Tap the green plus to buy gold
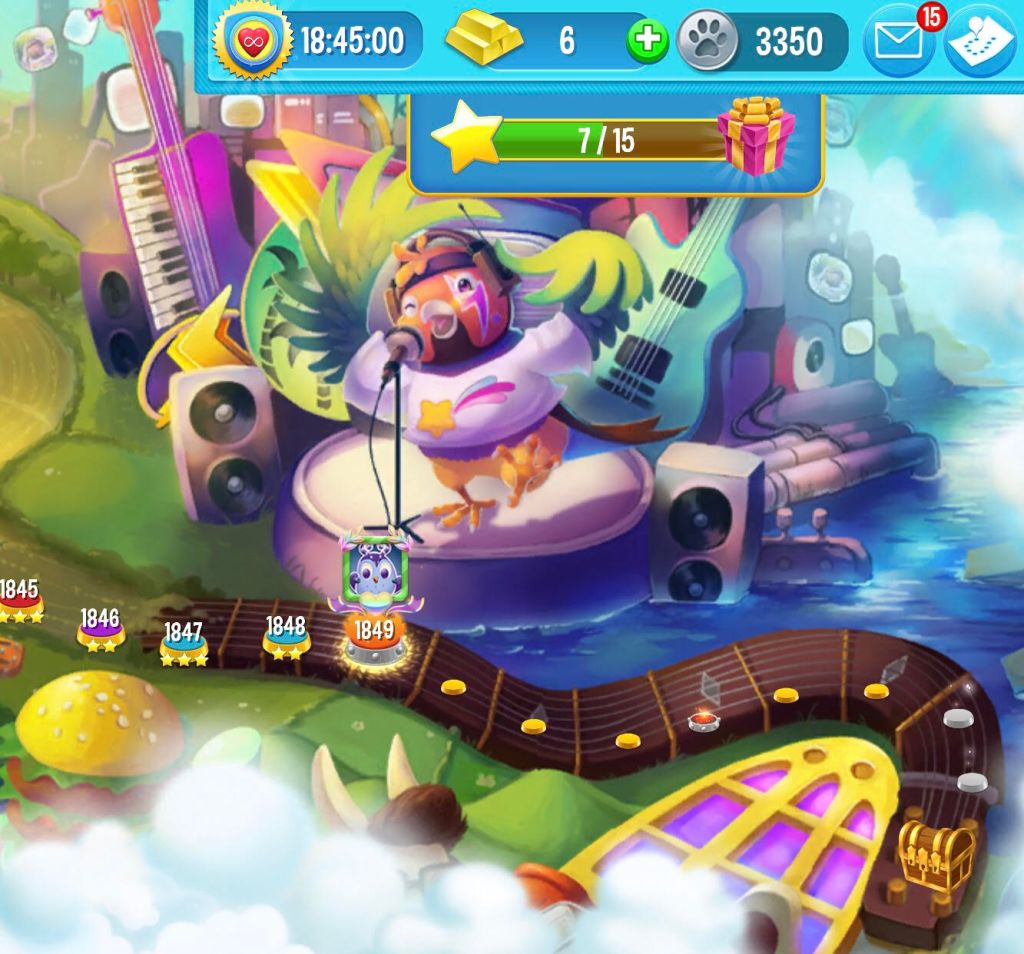The width and height of the screenshot is (1024, 954). coord(647,41)
